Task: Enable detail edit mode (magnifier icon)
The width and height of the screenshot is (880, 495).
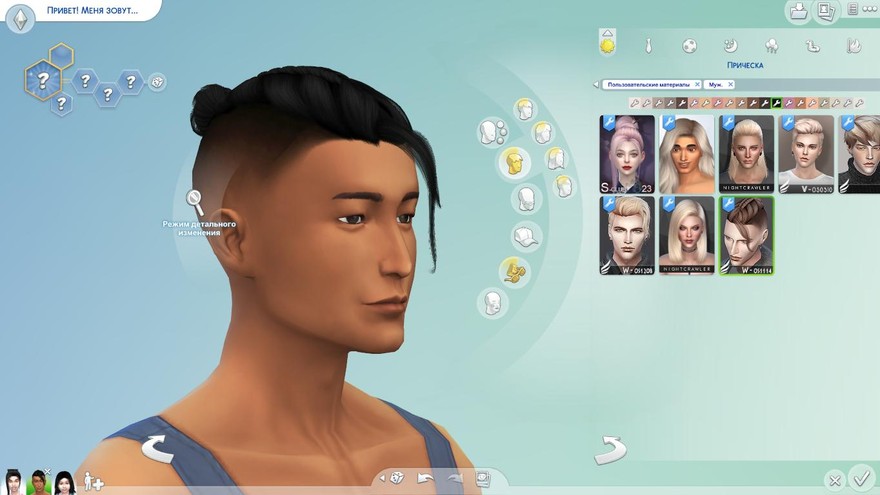Action: tap(195, 202)
